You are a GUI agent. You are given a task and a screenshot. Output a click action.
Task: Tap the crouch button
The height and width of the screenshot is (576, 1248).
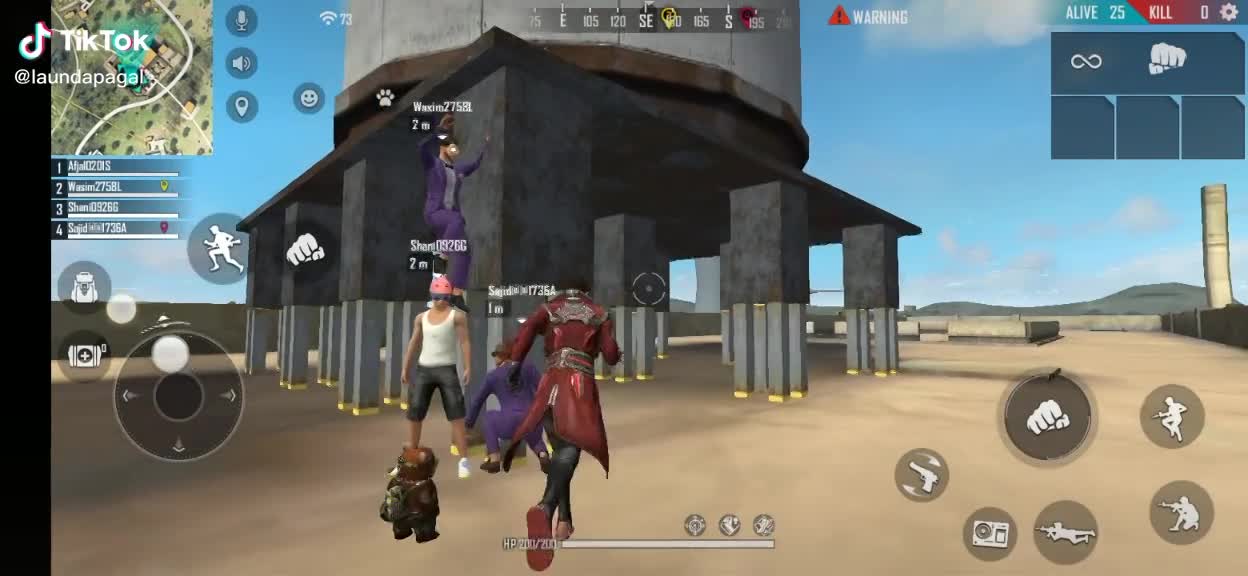pyautogui.click(x=1181, y=512)
